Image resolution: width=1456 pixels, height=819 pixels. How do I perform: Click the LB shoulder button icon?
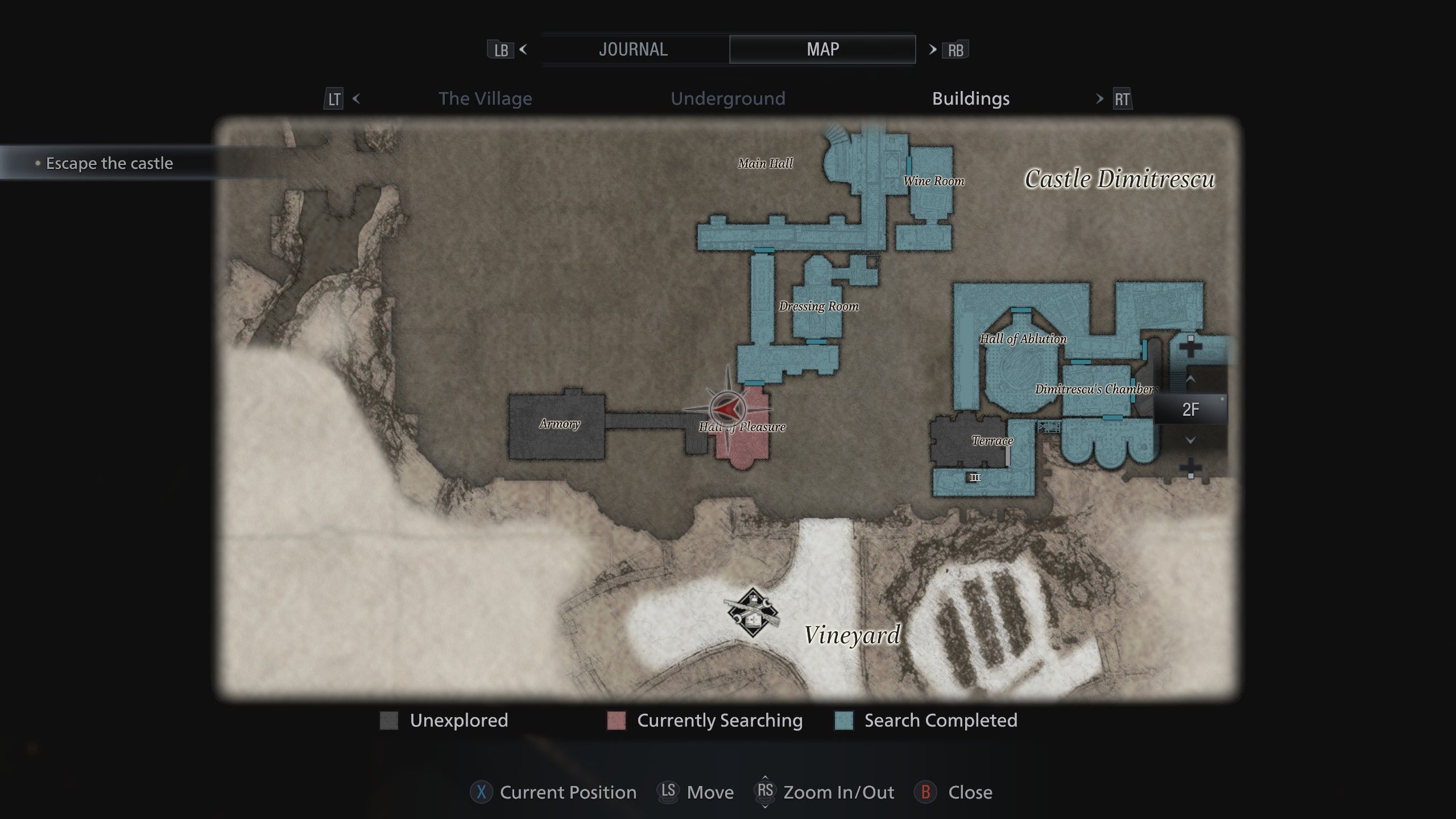click(x=500, y=50)
